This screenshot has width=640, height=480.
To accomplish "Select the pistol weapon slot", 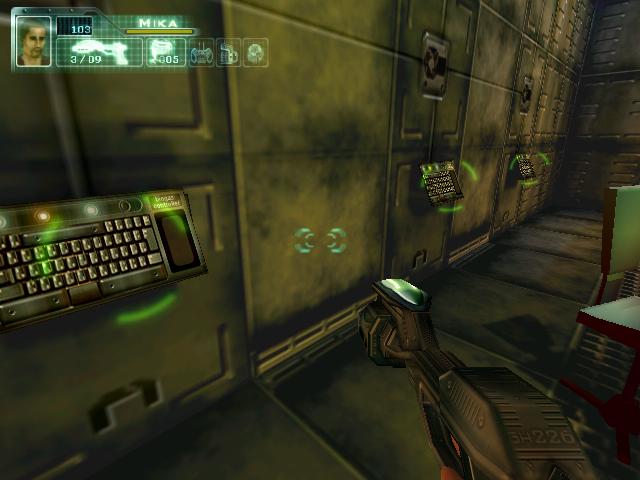I will (96, 50).
